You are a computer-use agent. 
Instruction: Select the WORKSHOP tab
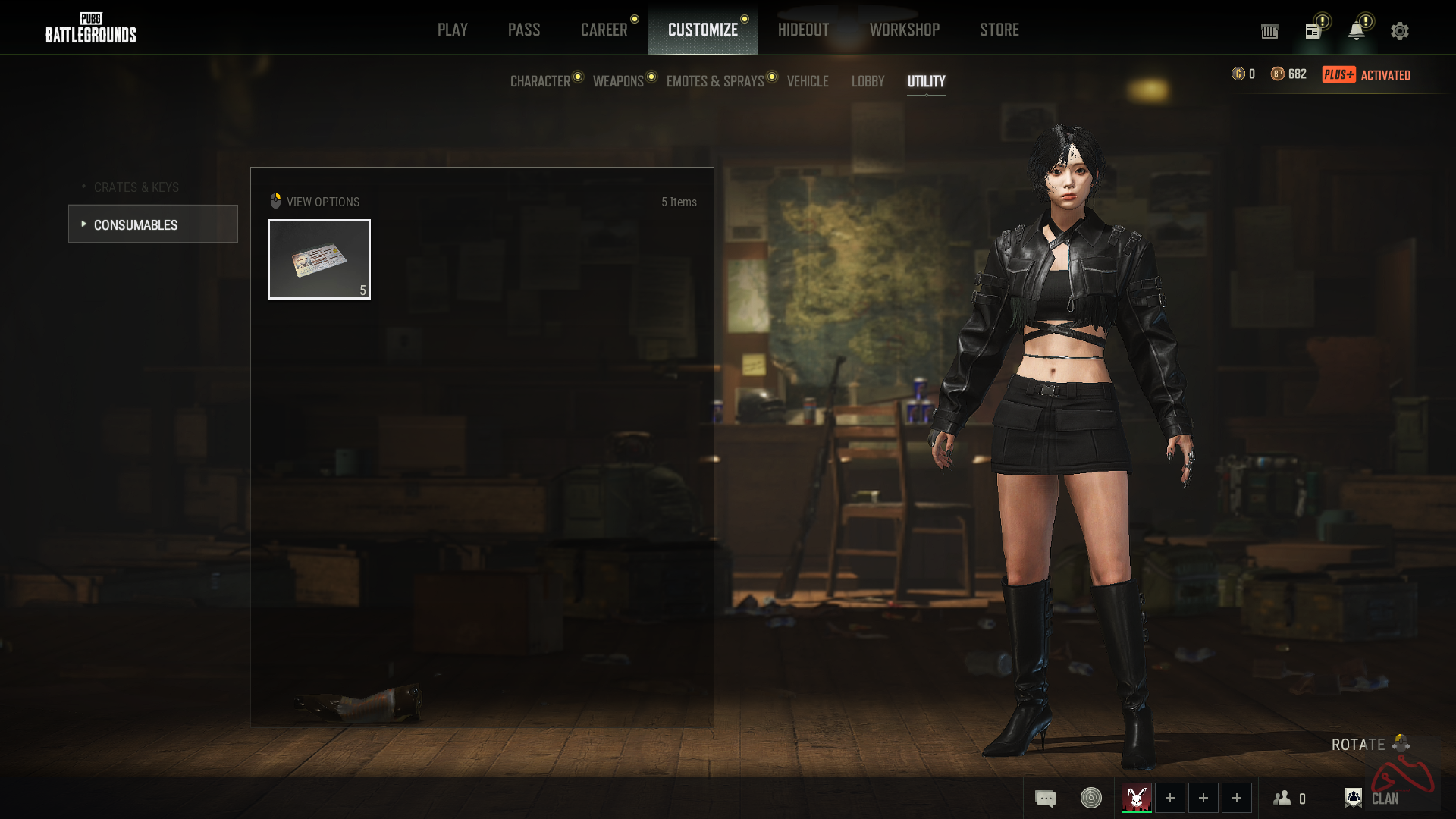click(904, 30)
